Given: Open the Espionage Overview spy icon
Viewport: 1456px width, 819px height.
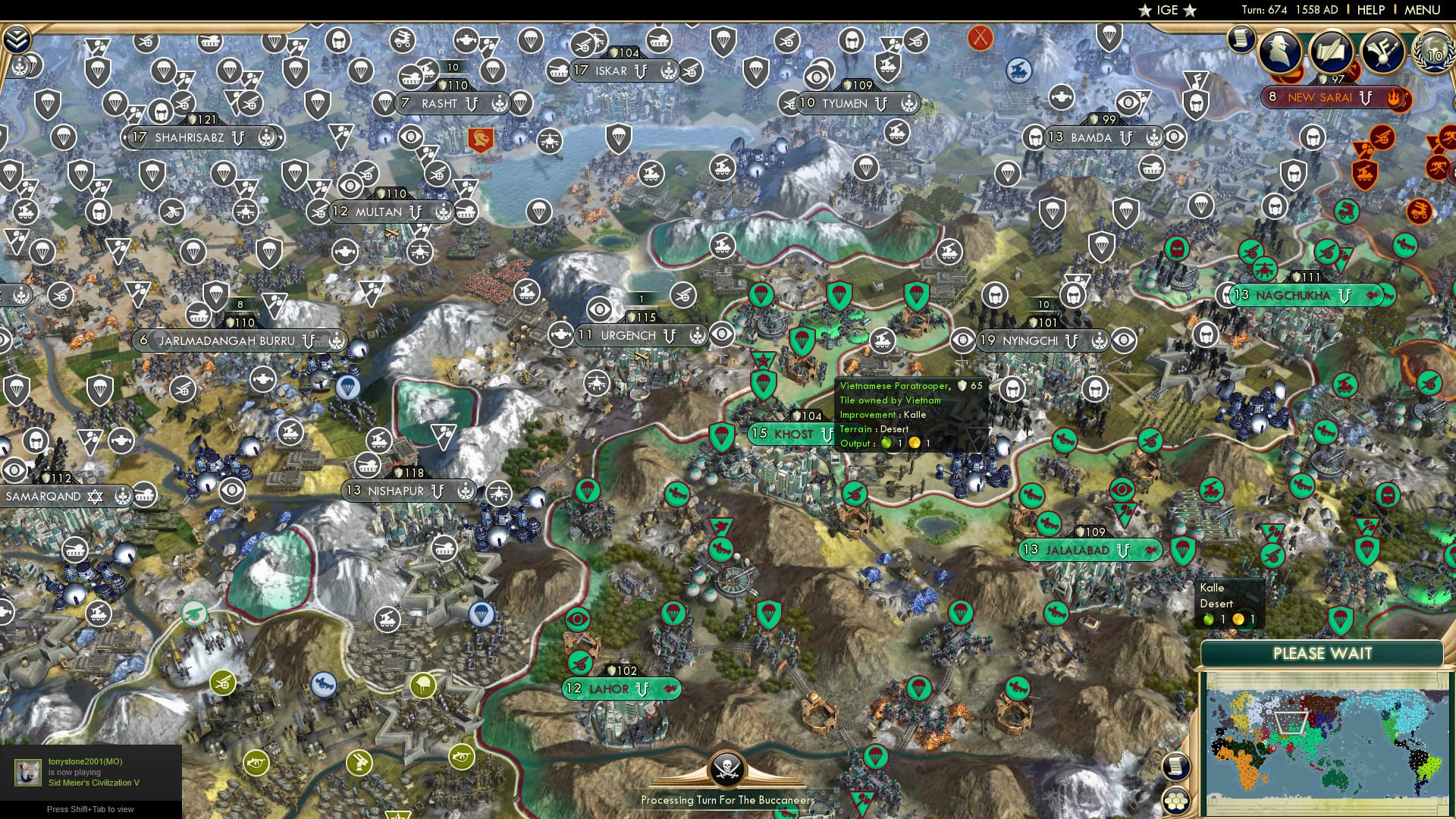Looking at the screenshot, I should pos(1279,52).
